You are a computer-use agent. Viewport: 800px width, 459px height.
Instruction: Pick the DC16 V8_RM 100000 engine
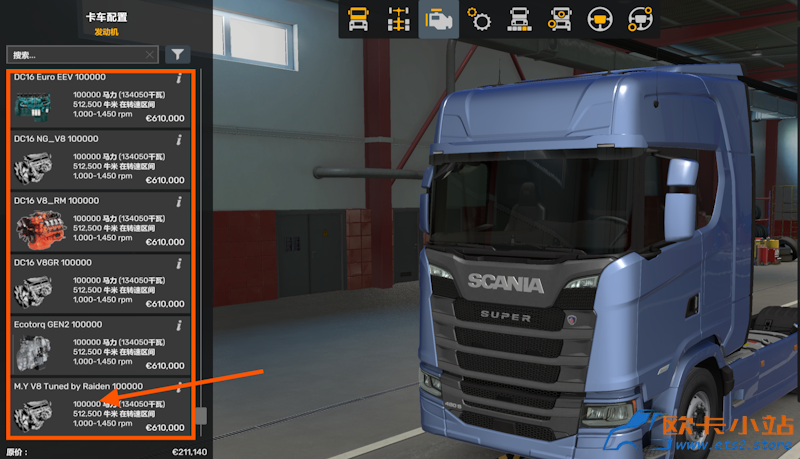pos(99,223)
